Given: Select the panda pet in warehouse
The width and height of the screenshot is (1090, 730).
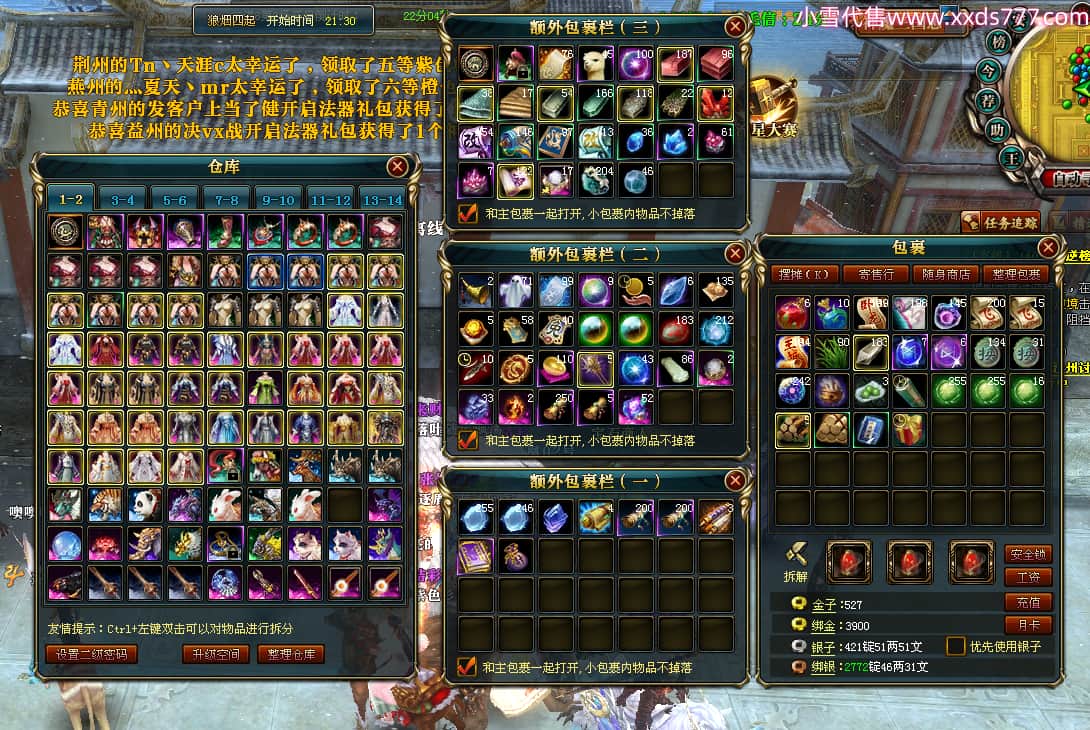Looking at the screenshot, I should coord(145,504).
